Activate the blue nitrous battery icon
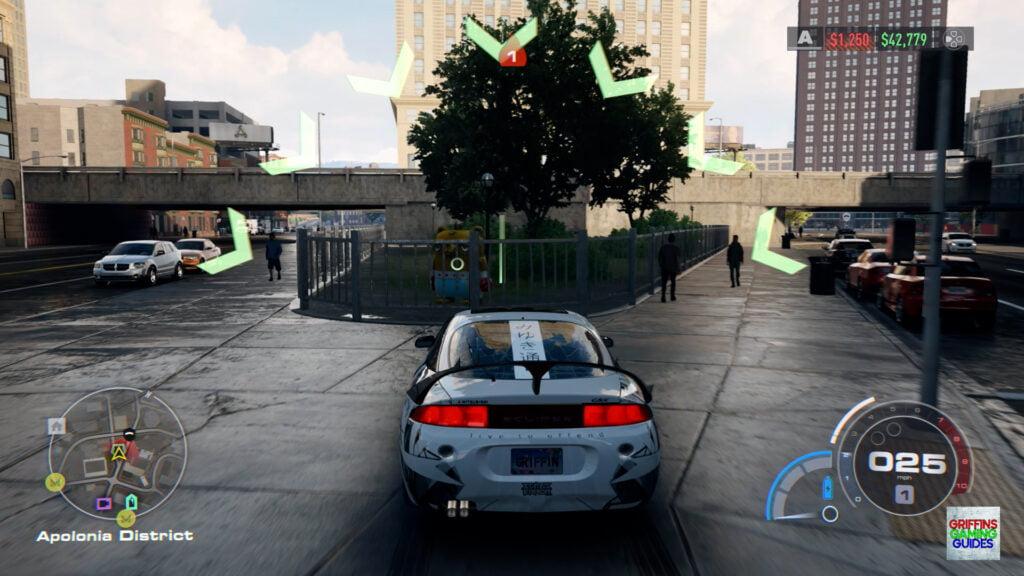This screenshot has height=576, width=1024. pyautogui.click(x=827, y=489)
